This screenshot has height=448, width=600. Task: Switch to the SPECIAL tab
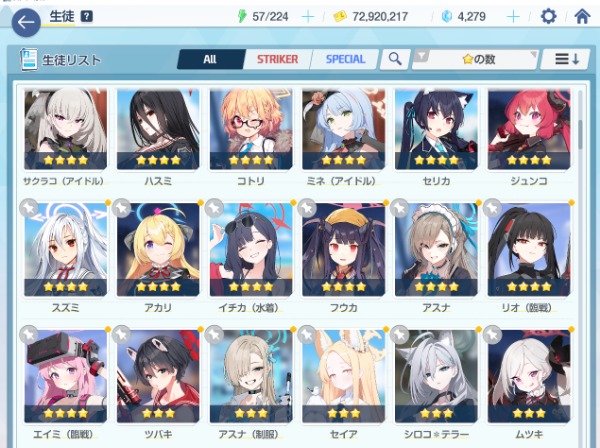point(346,59)
